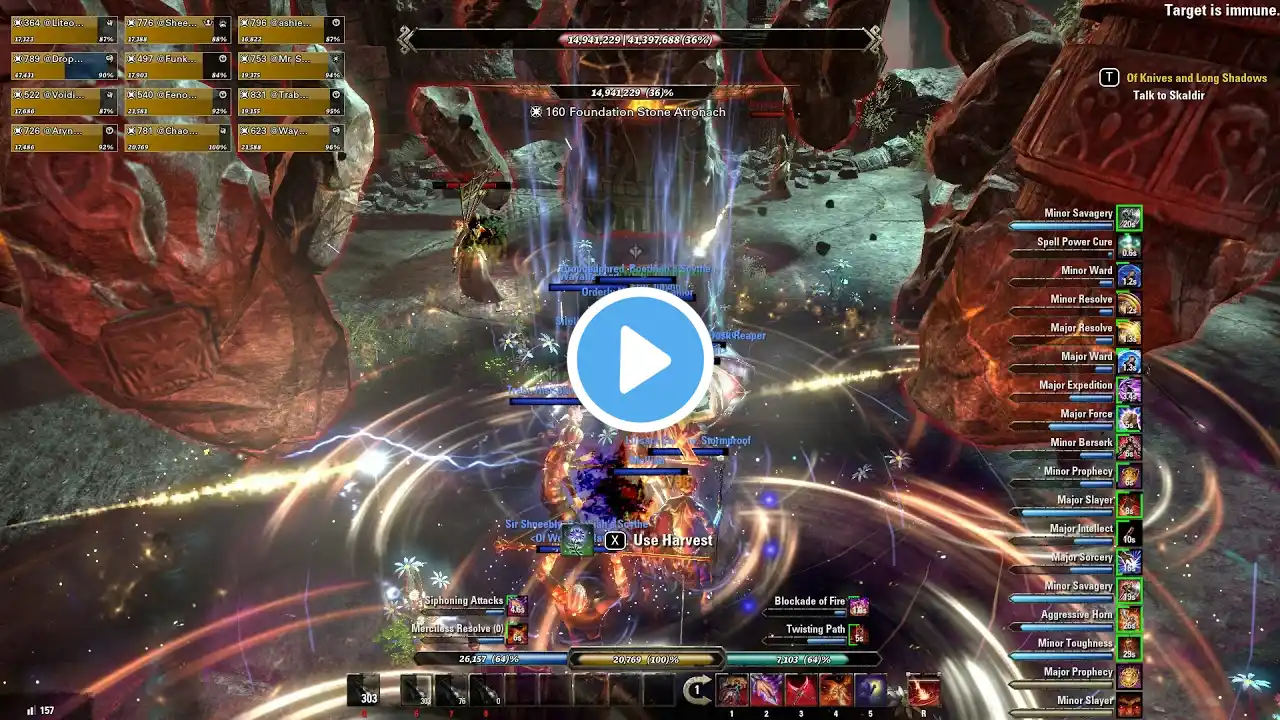Select group member @Chao frame
This screenshot has width=1280, height=720.
[176, 137]
